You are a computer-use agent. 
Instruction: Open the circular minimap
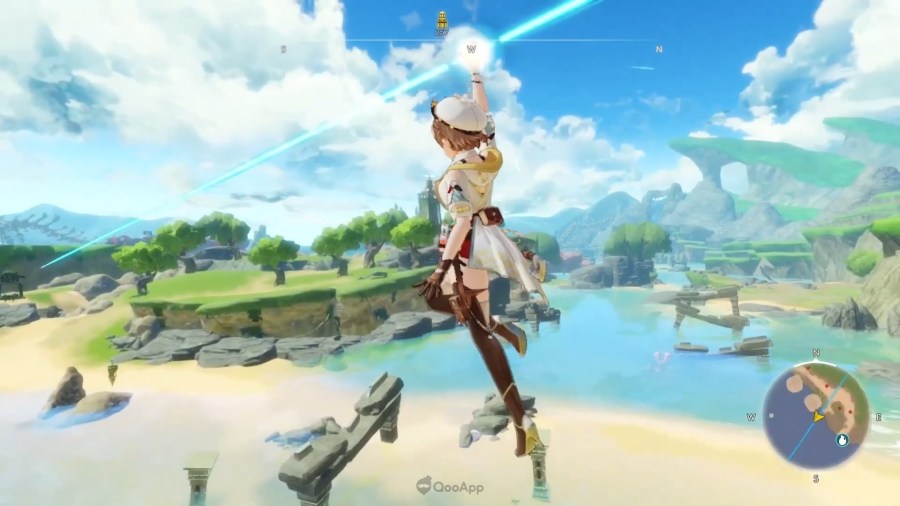point(815,416)
